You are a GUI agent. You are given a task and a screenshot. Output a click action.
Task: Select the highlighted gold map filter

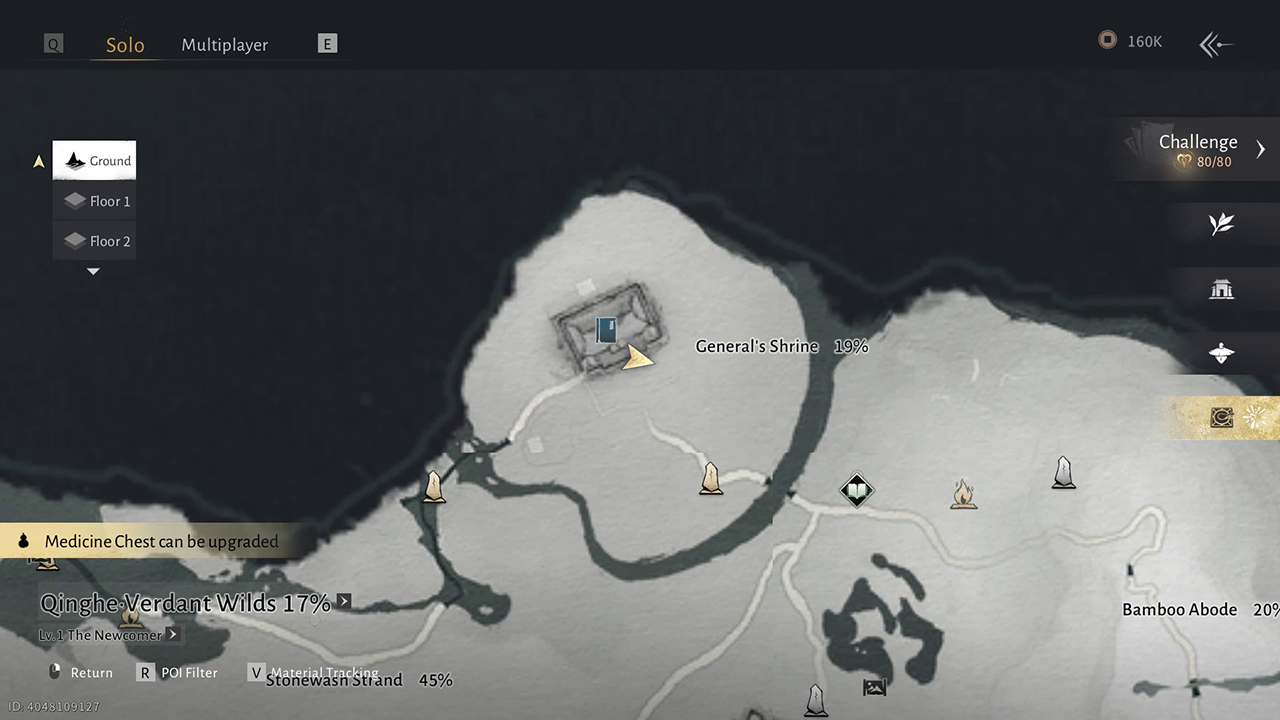(1222, 418)
